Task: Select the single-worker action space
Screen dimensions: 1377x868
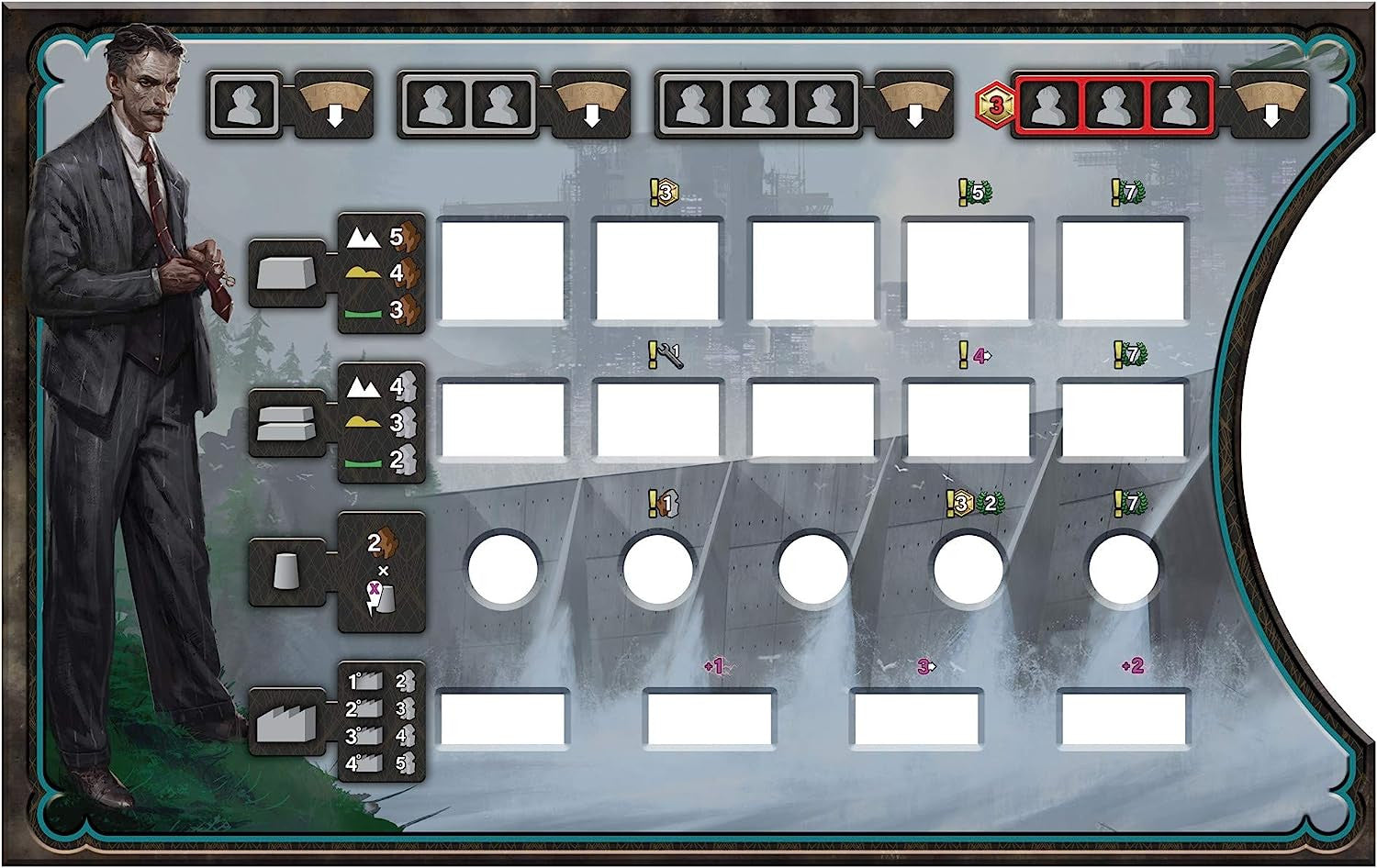Action: point(243,106)
